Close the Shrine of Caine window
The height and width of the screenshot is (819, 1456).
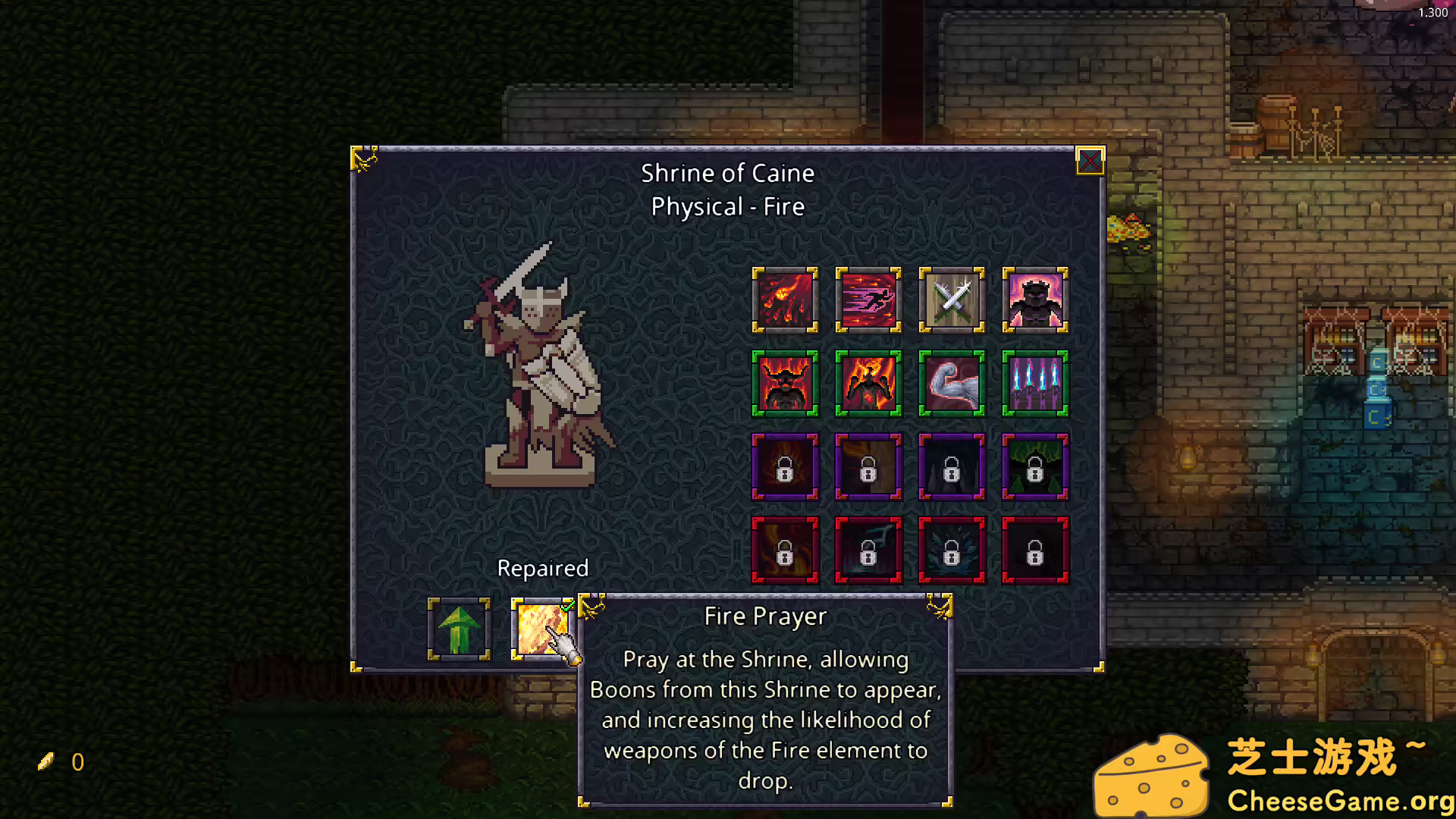[1090, 162]
